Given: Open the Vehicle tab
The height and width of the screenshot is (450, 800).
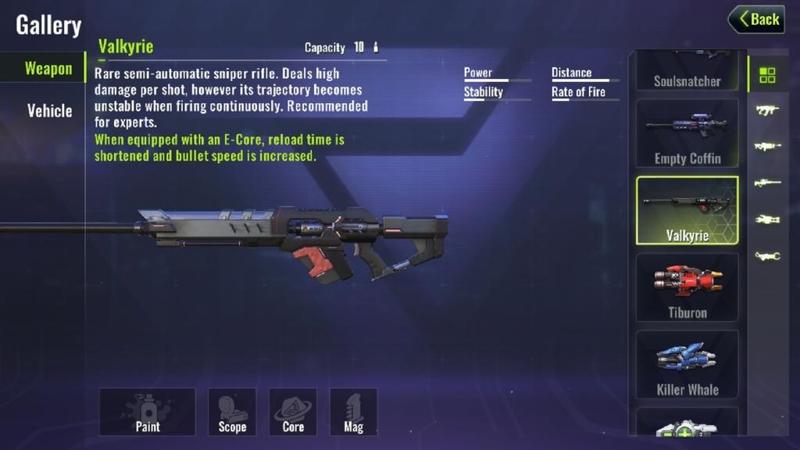Looking at the screenshot, I should [x=49, y=110].
